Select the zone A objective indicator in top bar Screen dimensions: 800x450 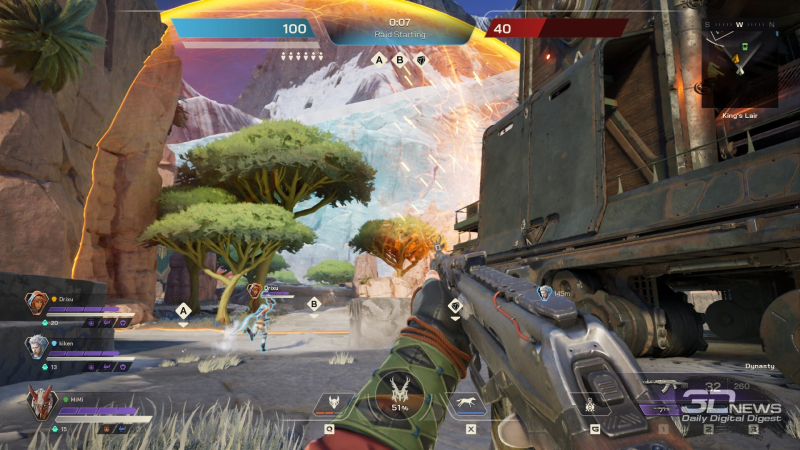pos(378,59)
